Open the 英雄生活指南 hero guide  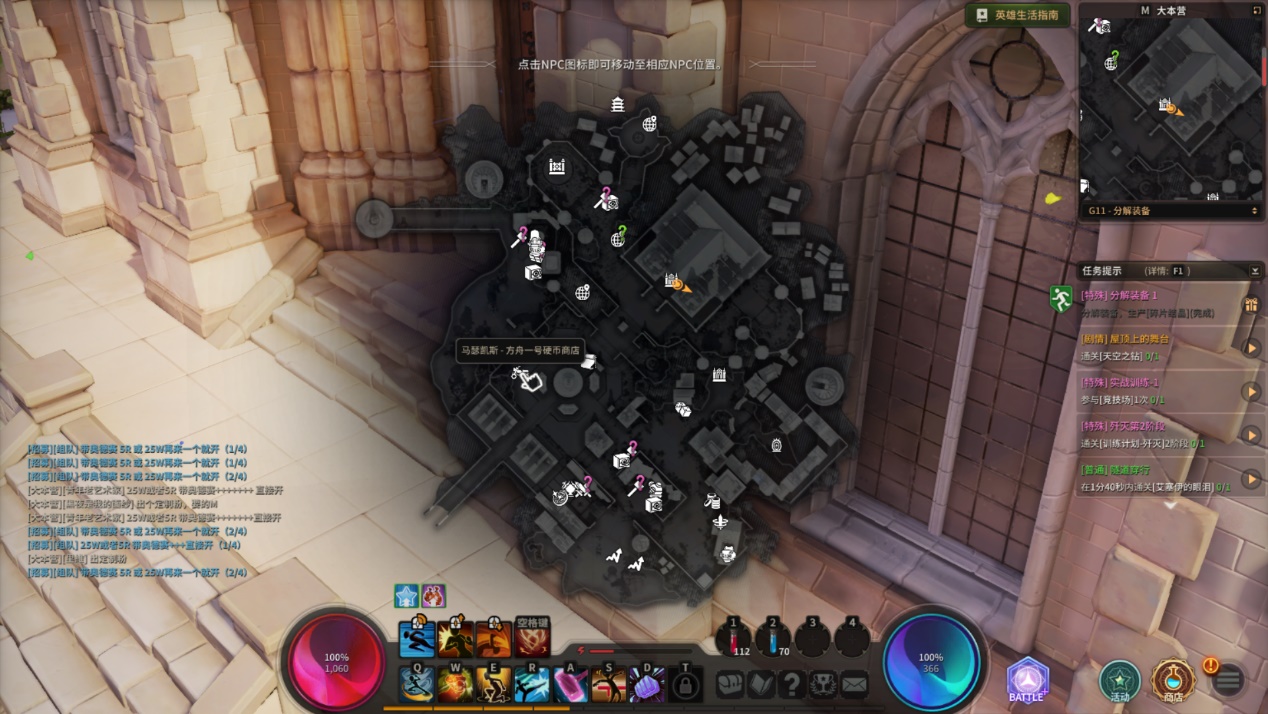(1017, 15)
